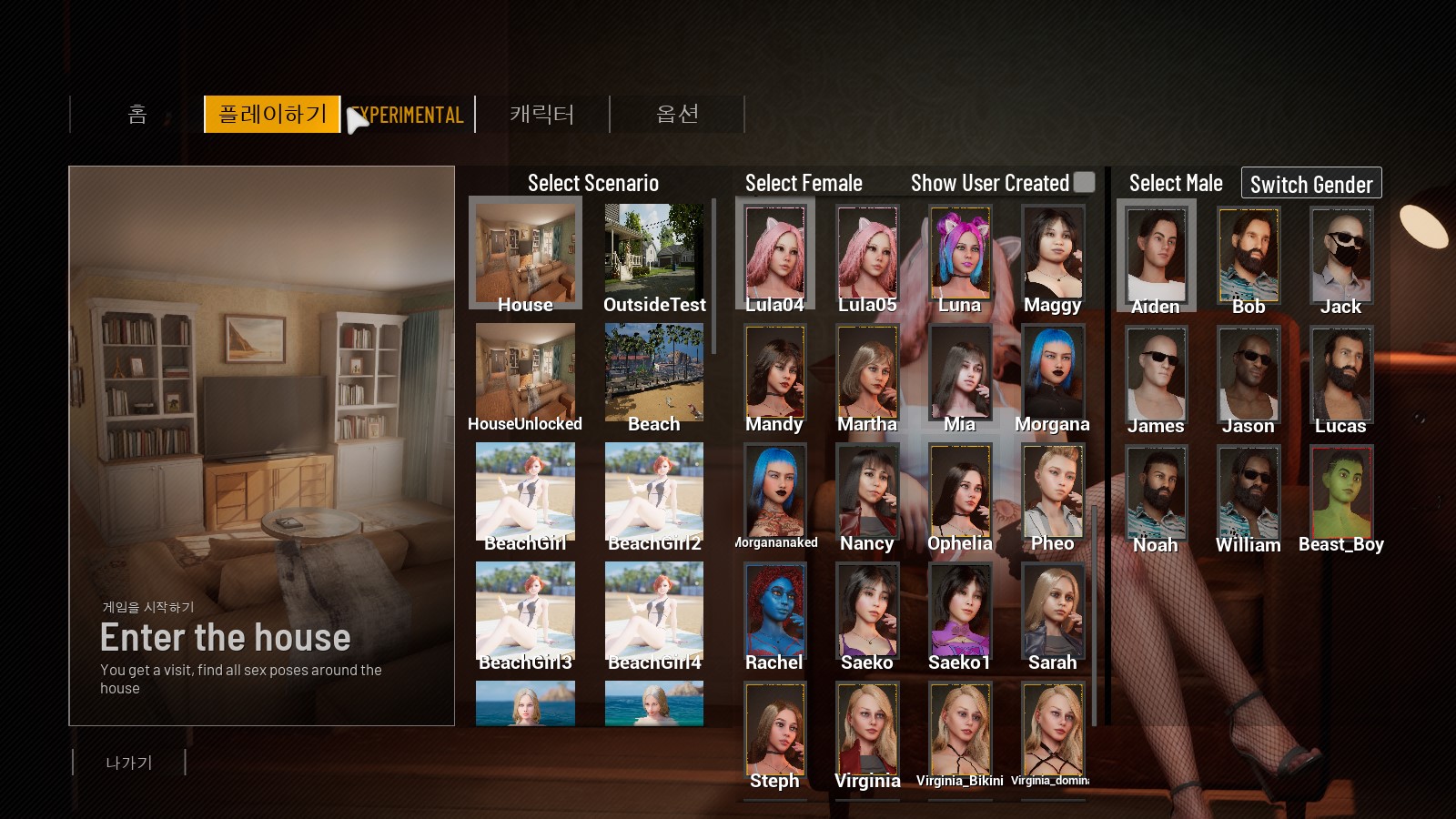Select male character Noah
This screenshot has height=819, width=1456.
click(1156, 494)
